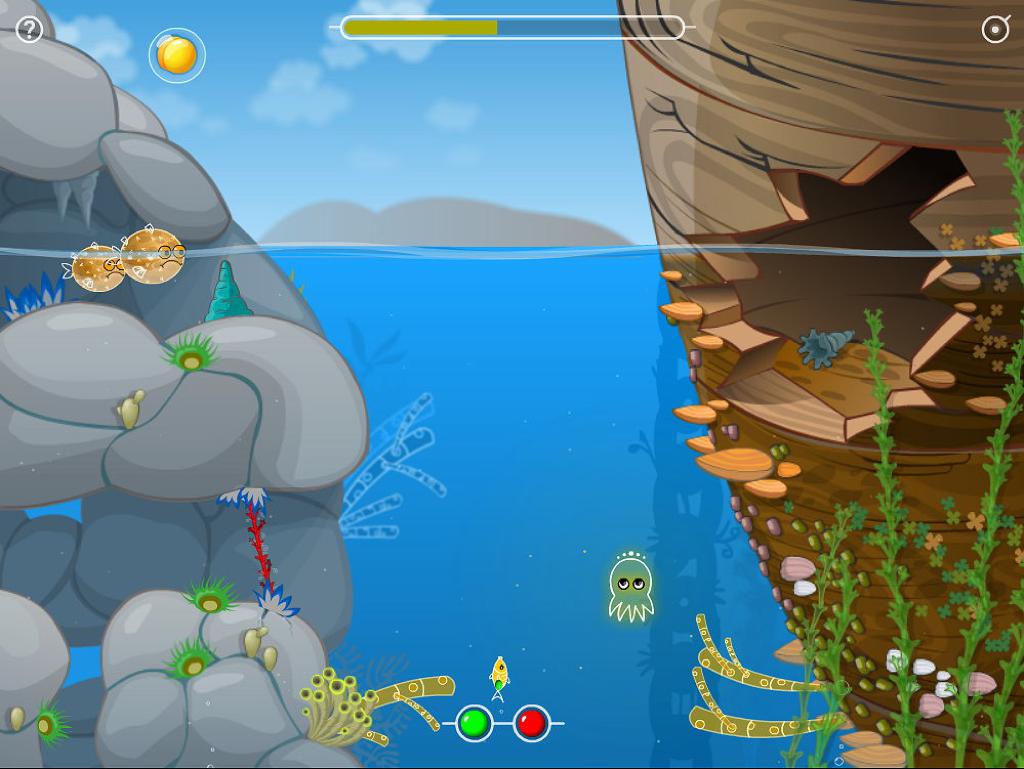Open the help question mark button
This screenshot has height=769, width=1024.
point(29,30)
